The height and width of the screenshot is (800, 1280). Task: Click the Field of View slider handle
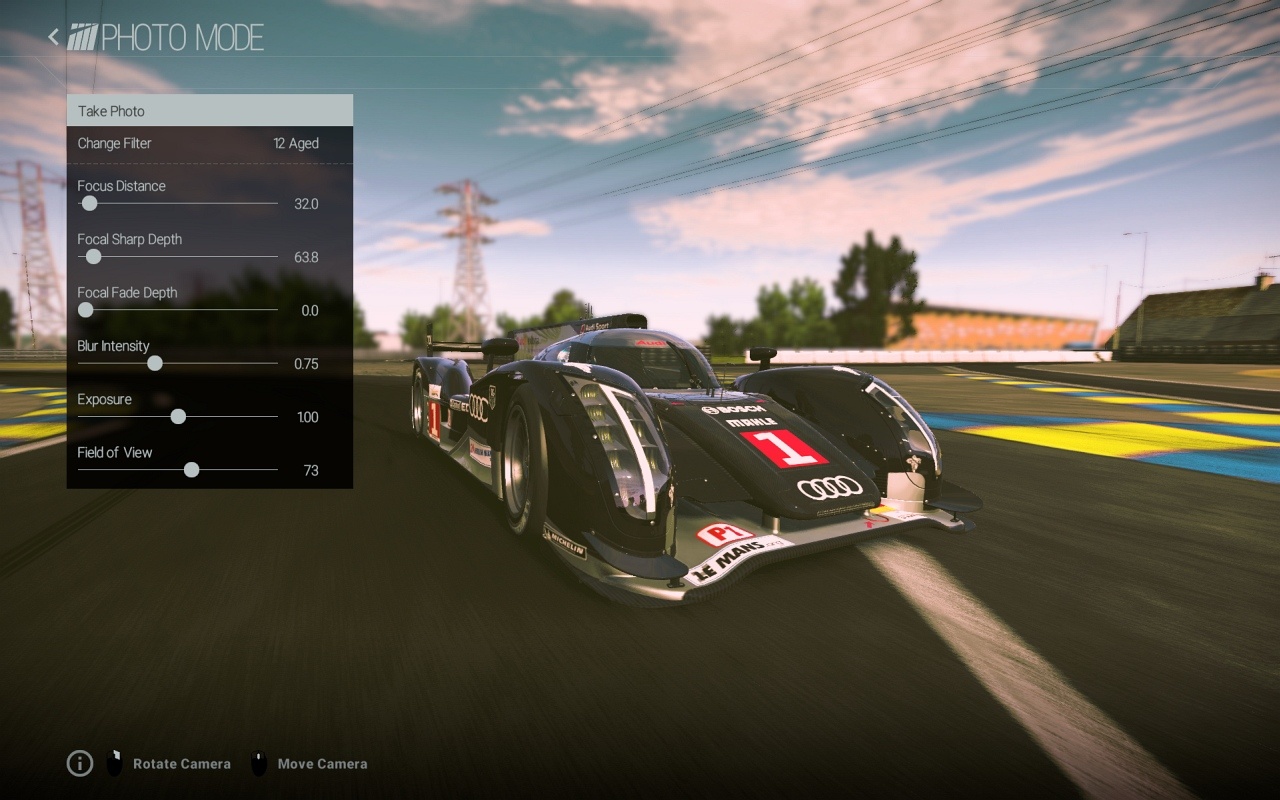click(x=191, y=470)
